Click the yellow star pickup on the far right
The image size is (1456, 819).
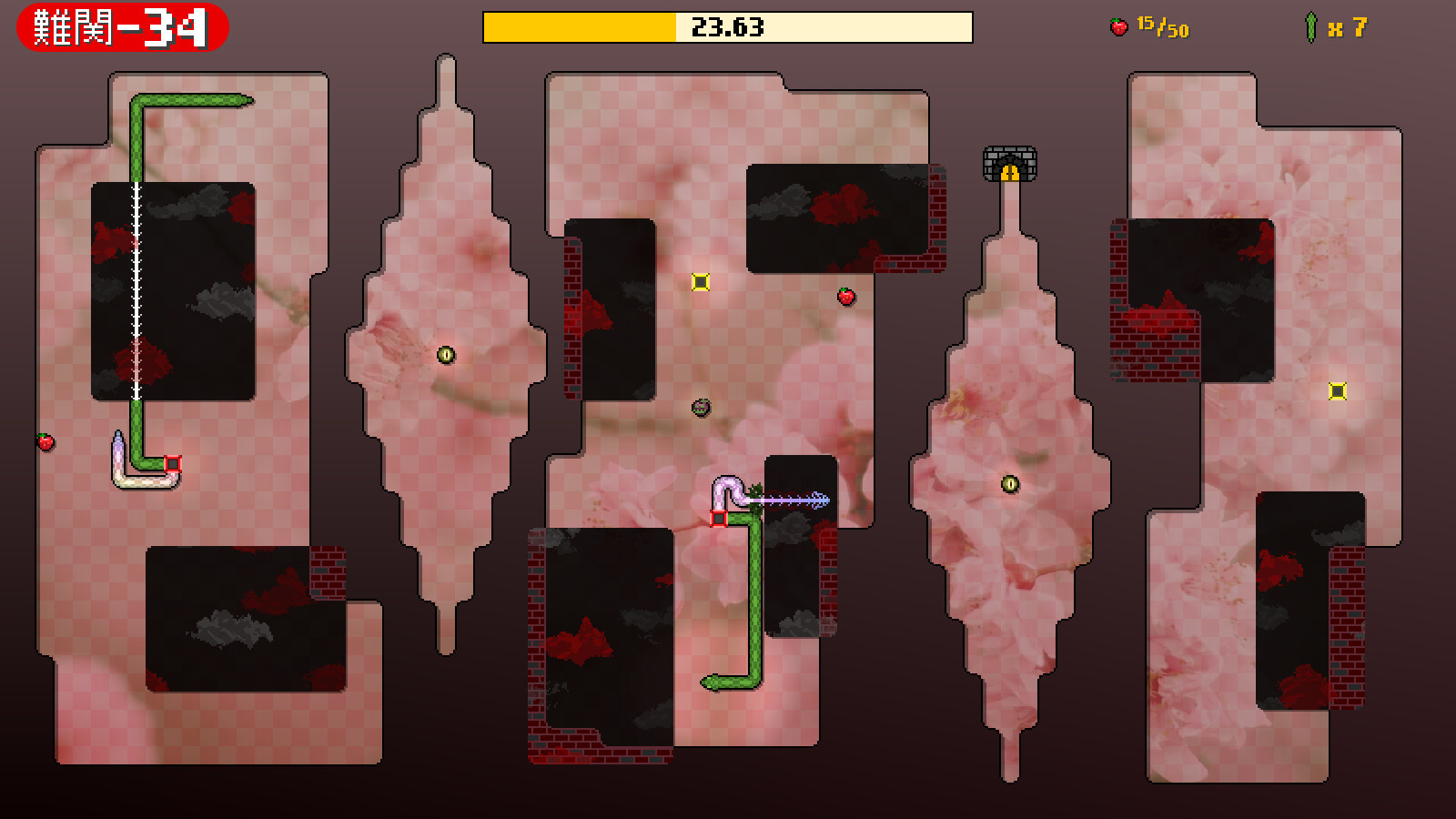[1336, 392]
